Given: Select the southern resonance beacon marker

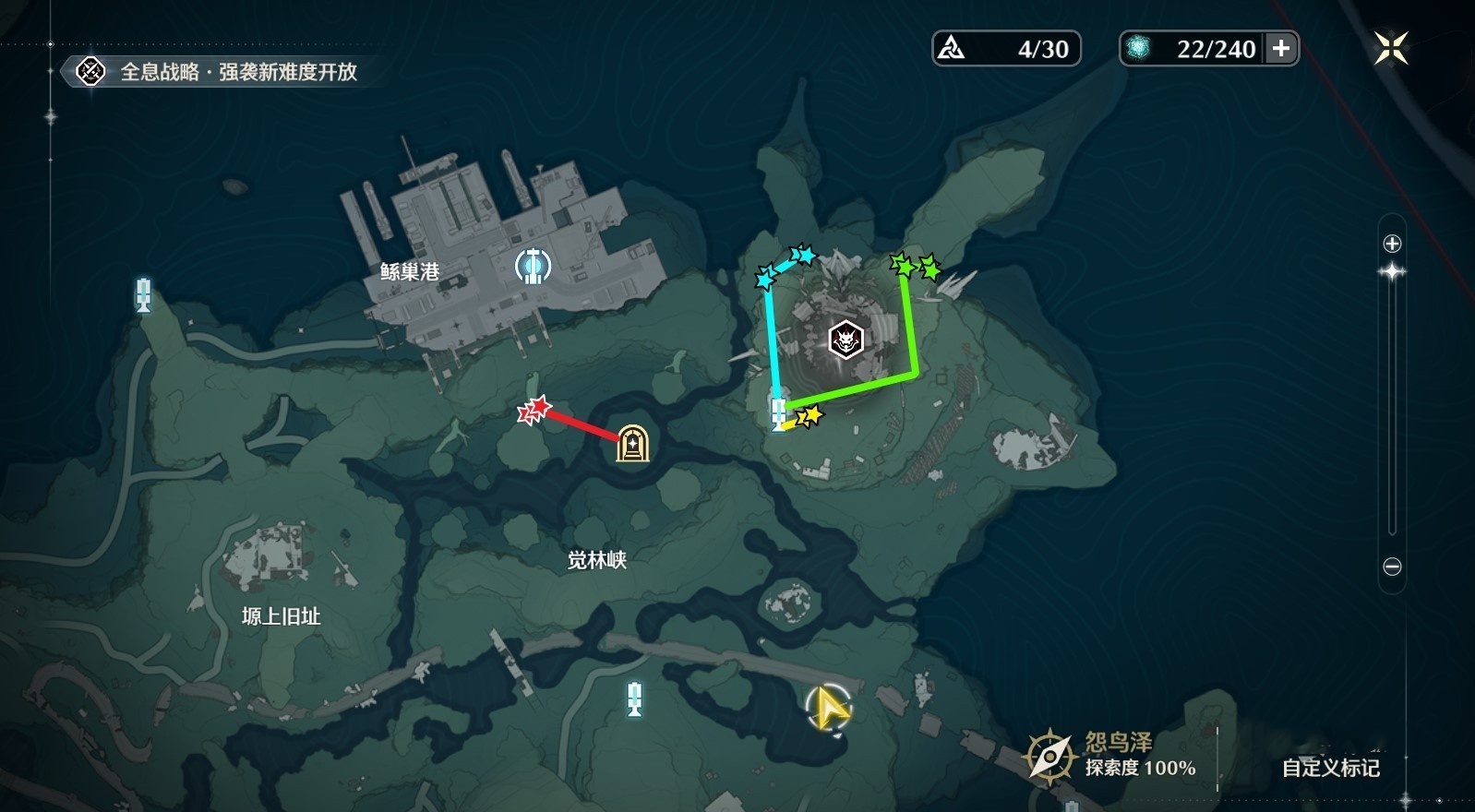Looking at the screenshot, I should (x=634, y=698).
